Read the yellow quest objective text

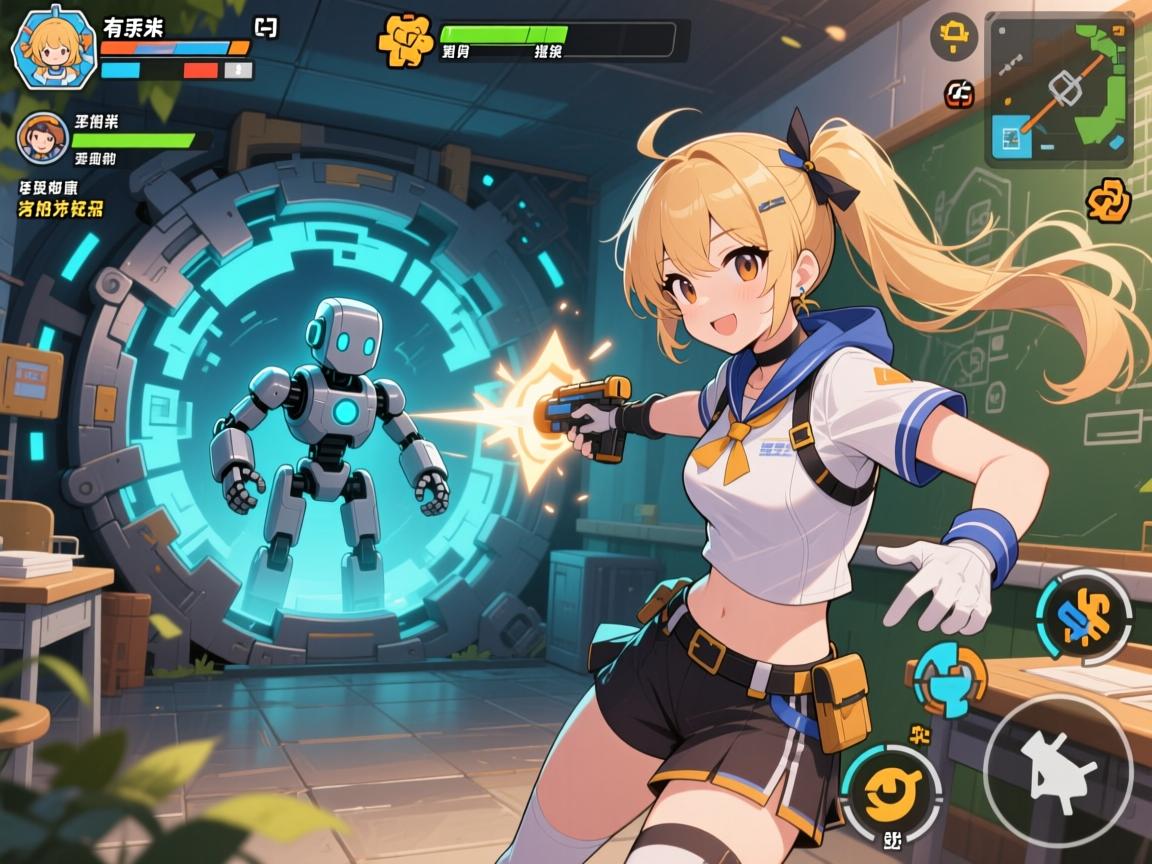point(60,209)
